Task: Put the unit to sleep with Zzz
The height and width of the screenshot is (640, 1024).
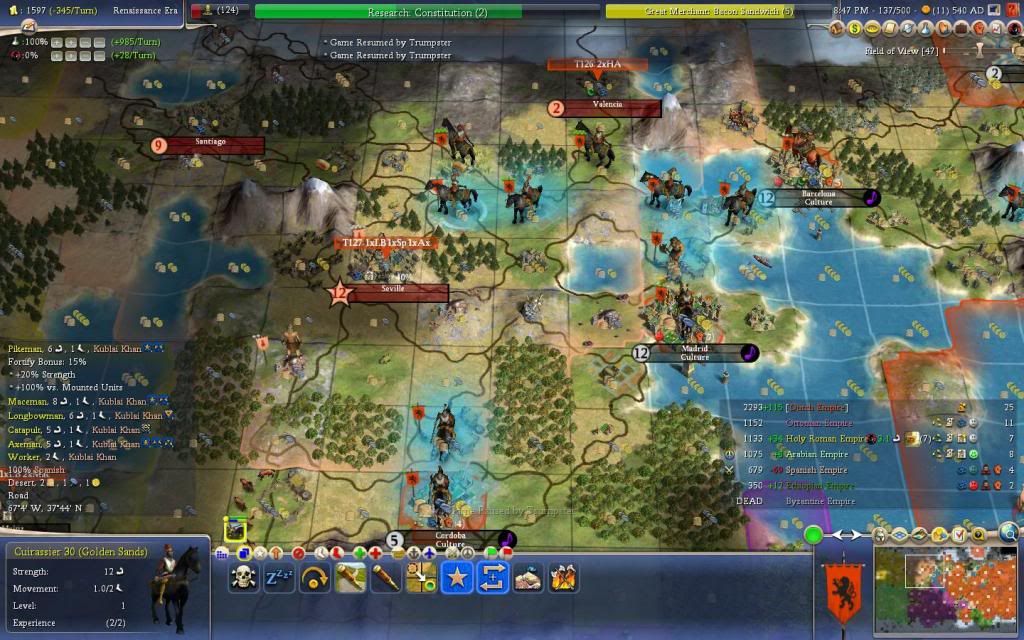Action: coord(279,577)
